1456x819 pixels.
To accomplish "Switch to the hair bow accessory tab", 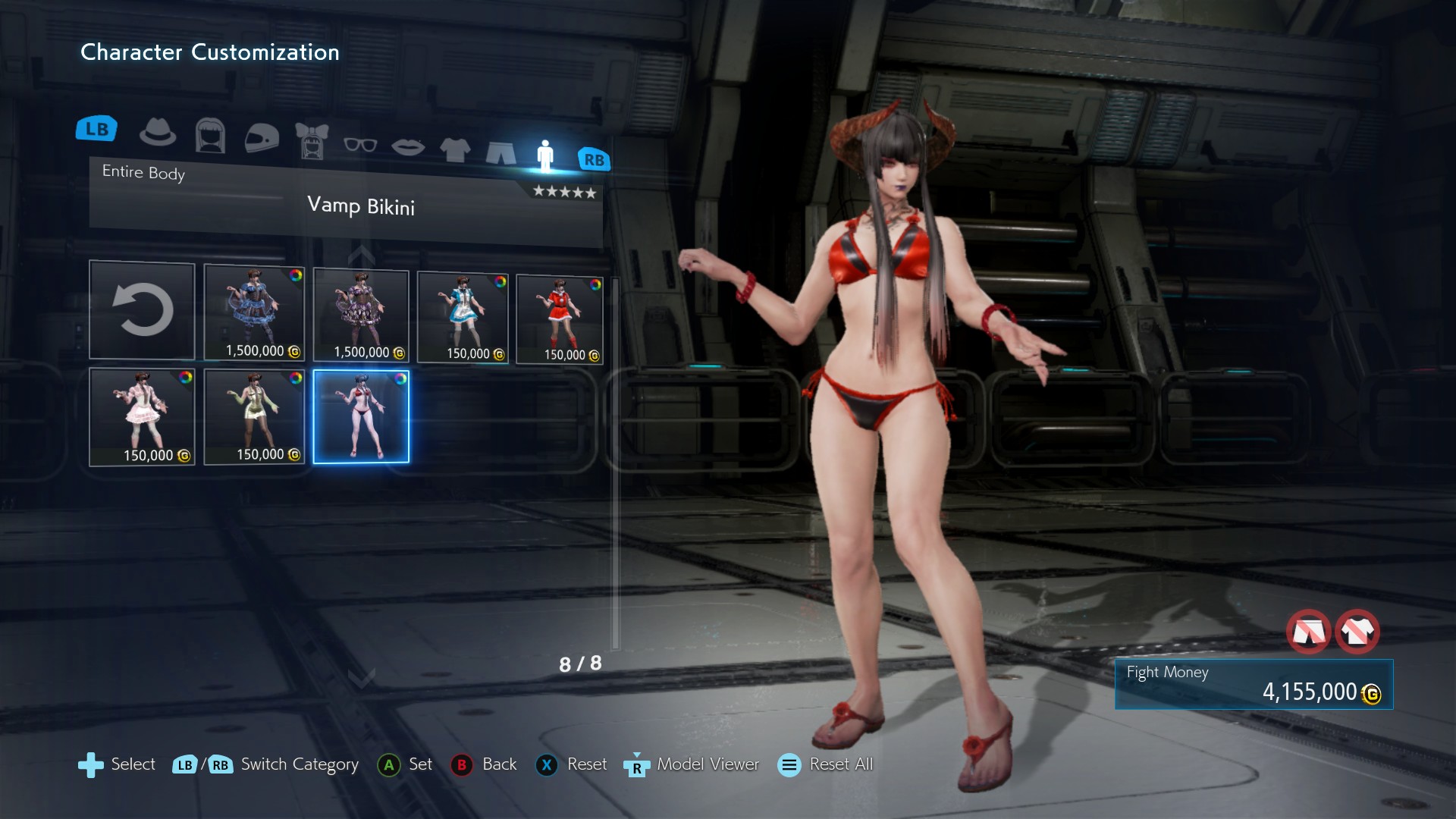I will 312,141.
